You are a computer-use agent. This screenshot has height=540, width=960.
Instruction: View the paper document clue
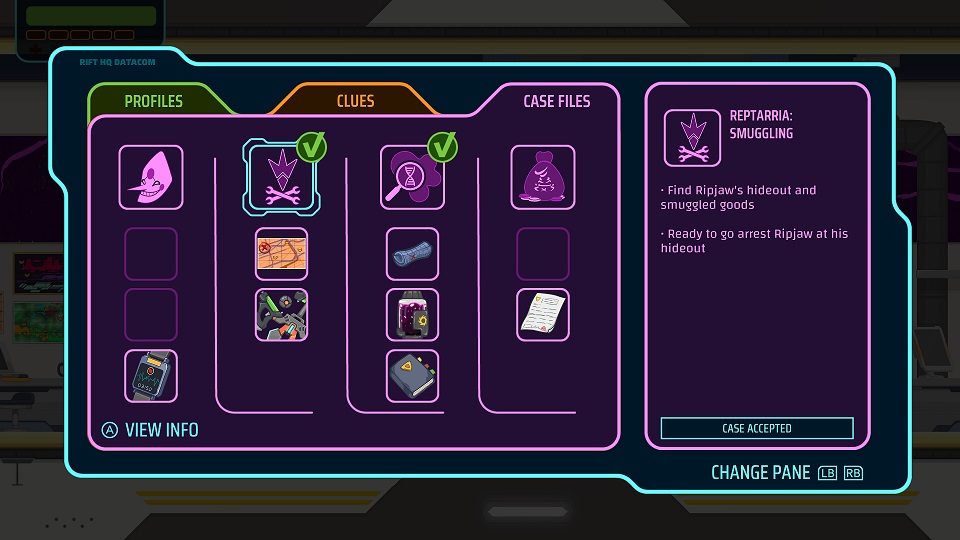click(x=543, y=315)
